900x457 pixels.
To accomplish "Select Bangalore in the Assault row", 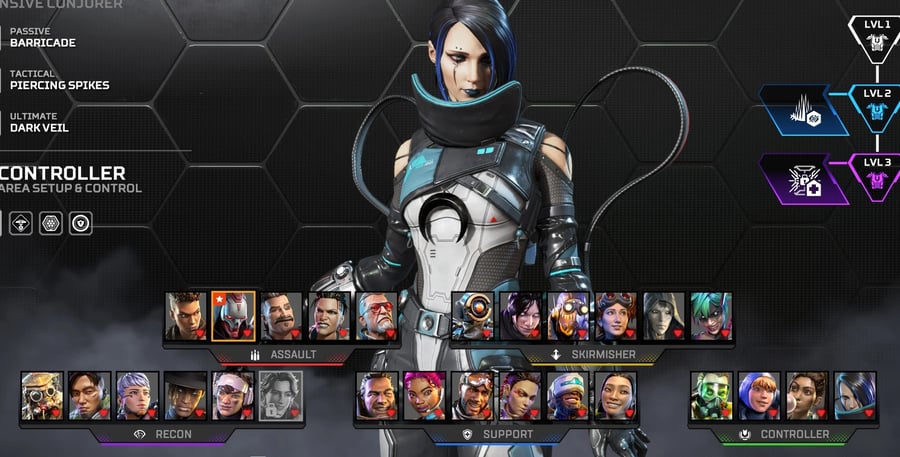I will coord(185,316).
